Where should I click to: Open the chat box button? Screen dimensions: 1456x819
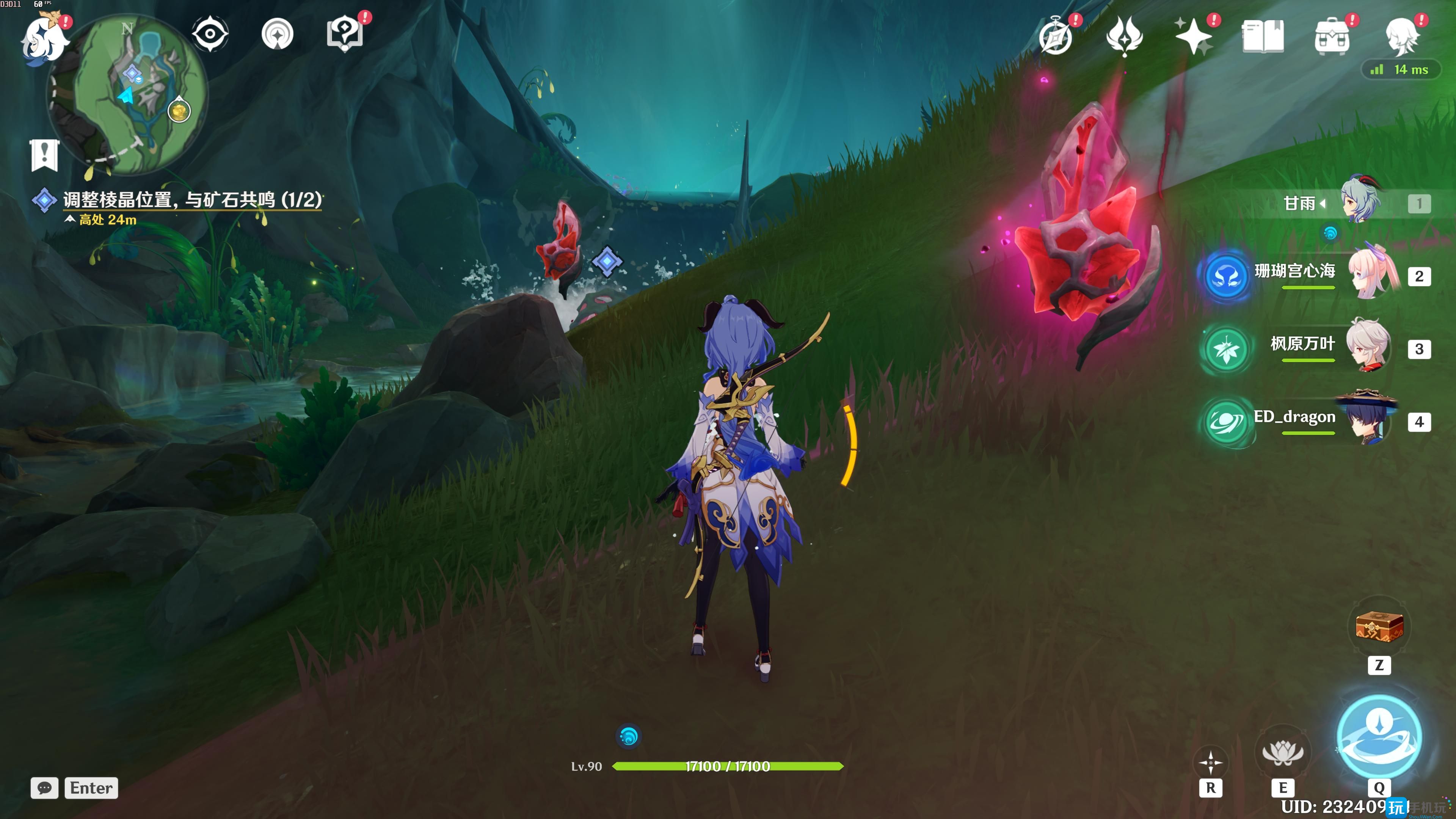45,788
